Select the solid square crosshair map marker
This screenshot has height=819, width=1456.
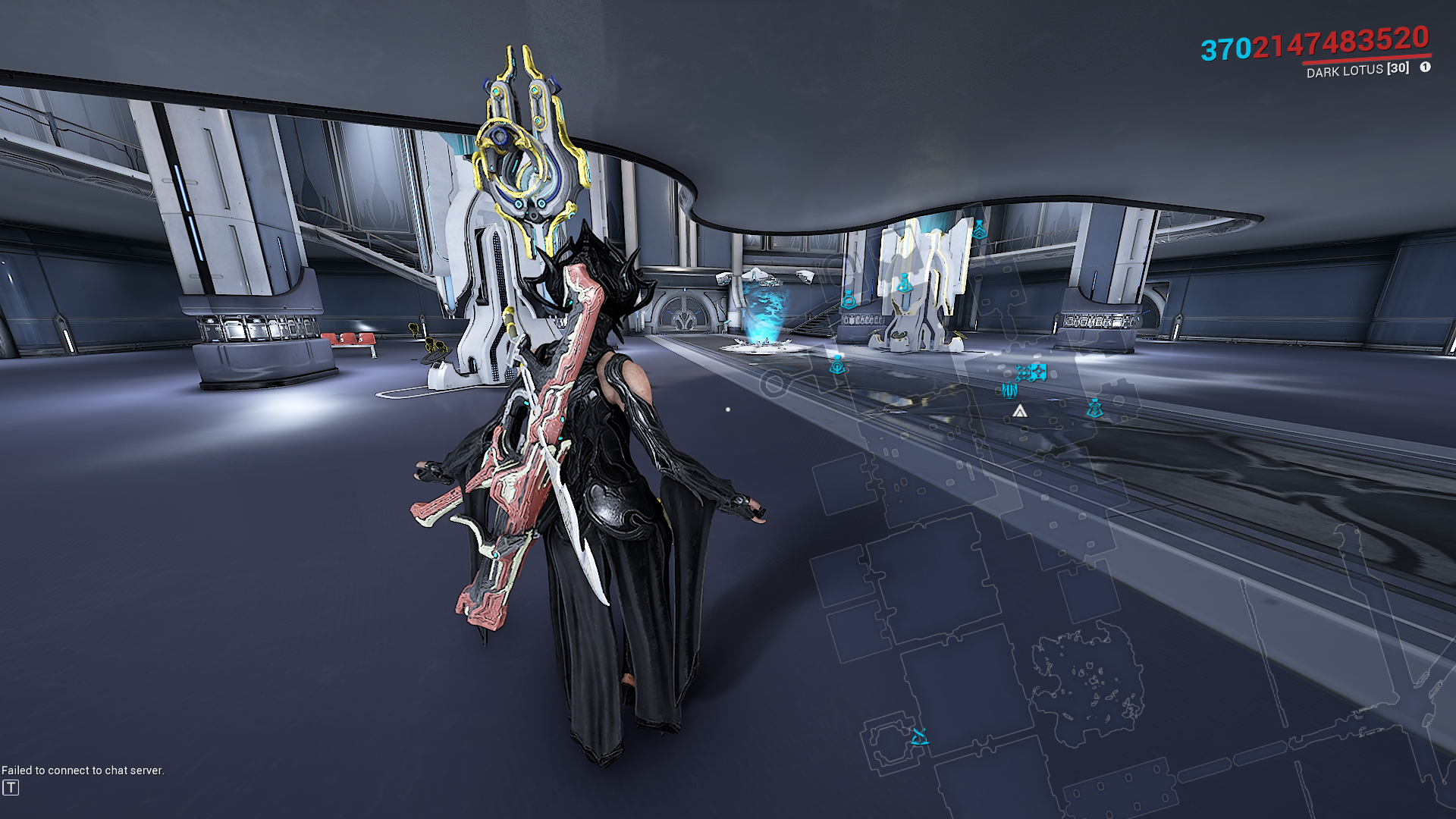coord(1038,372)
